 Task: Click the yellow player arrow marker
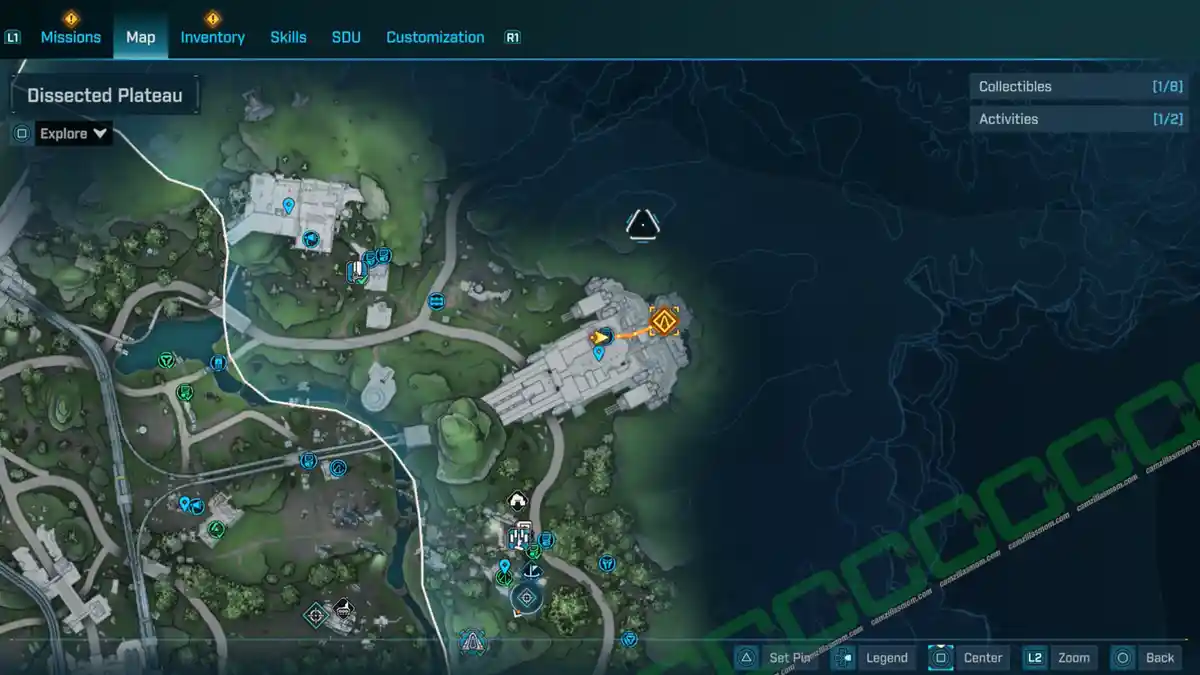tap(600, 338)
